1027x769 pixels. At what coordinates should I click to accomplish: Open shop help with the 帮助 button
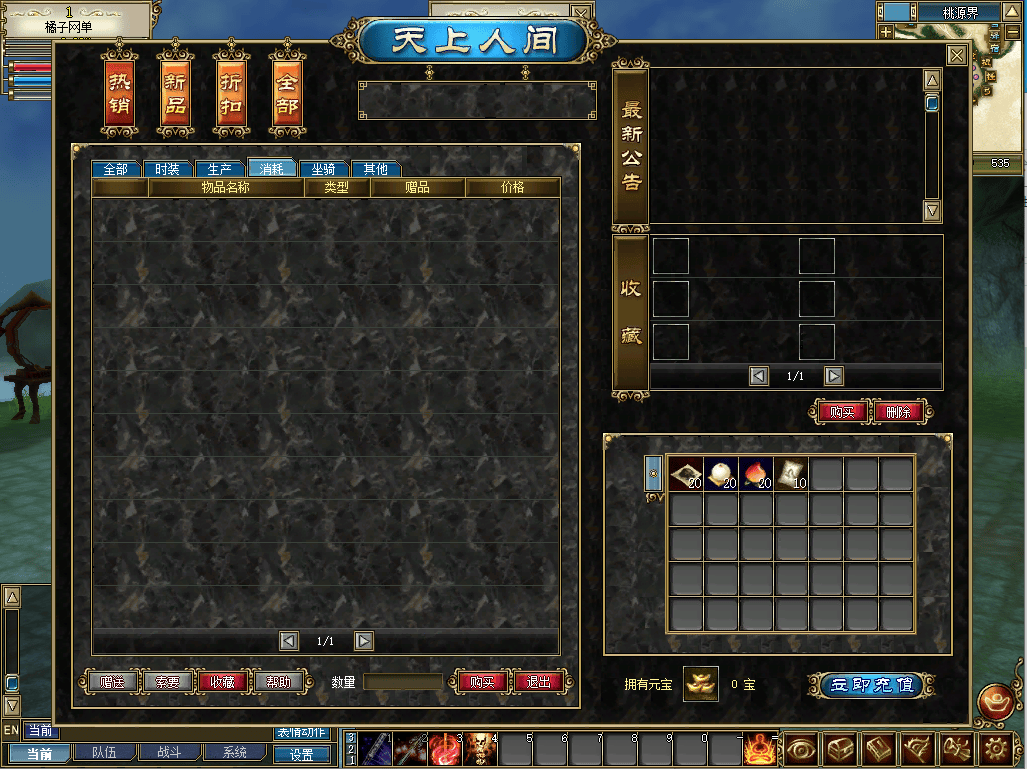click(277, 682)
